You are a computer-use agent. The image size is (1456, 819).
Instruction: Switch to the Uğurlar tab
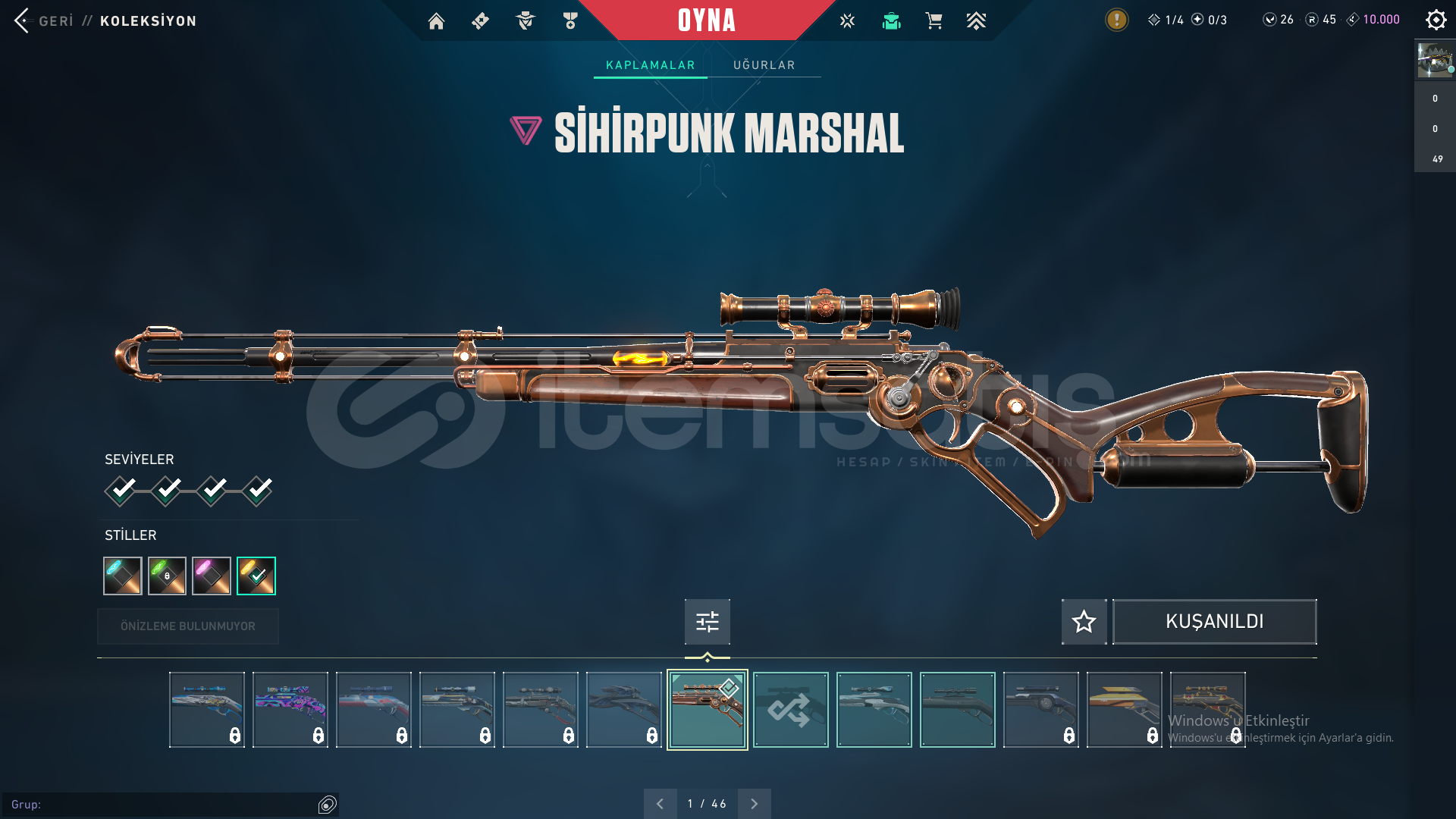point(764,65)
